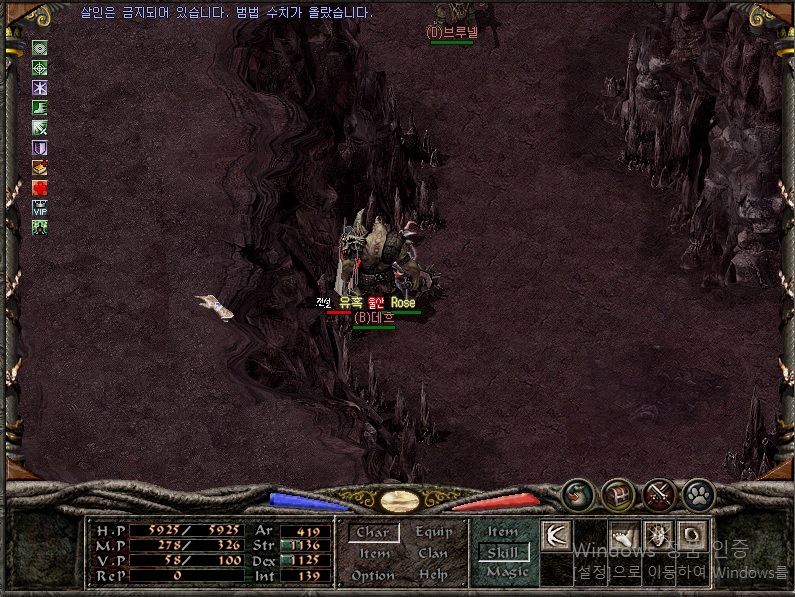Open the Clan menu
Viewport: 795px width, 597px height.
[x=433, y=554]
